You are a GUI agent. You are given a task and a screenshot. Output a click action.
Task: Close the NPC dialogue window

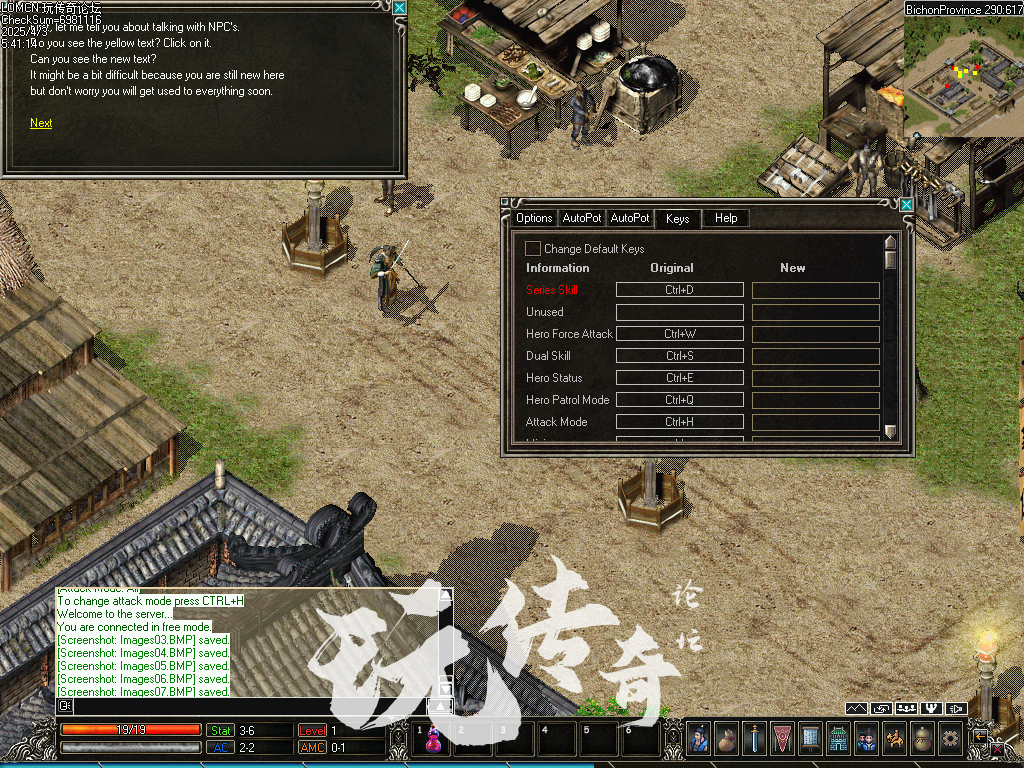click(x=399, y=8)
